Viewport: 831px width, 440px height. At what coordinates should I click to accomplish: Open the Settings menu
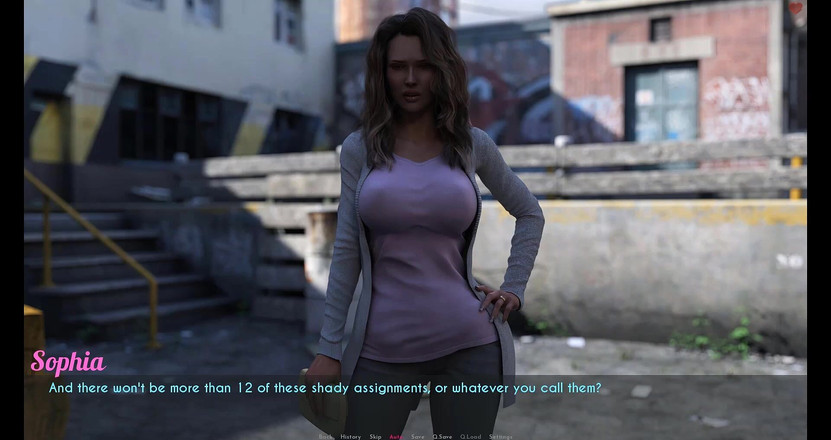tap(500, 436)
